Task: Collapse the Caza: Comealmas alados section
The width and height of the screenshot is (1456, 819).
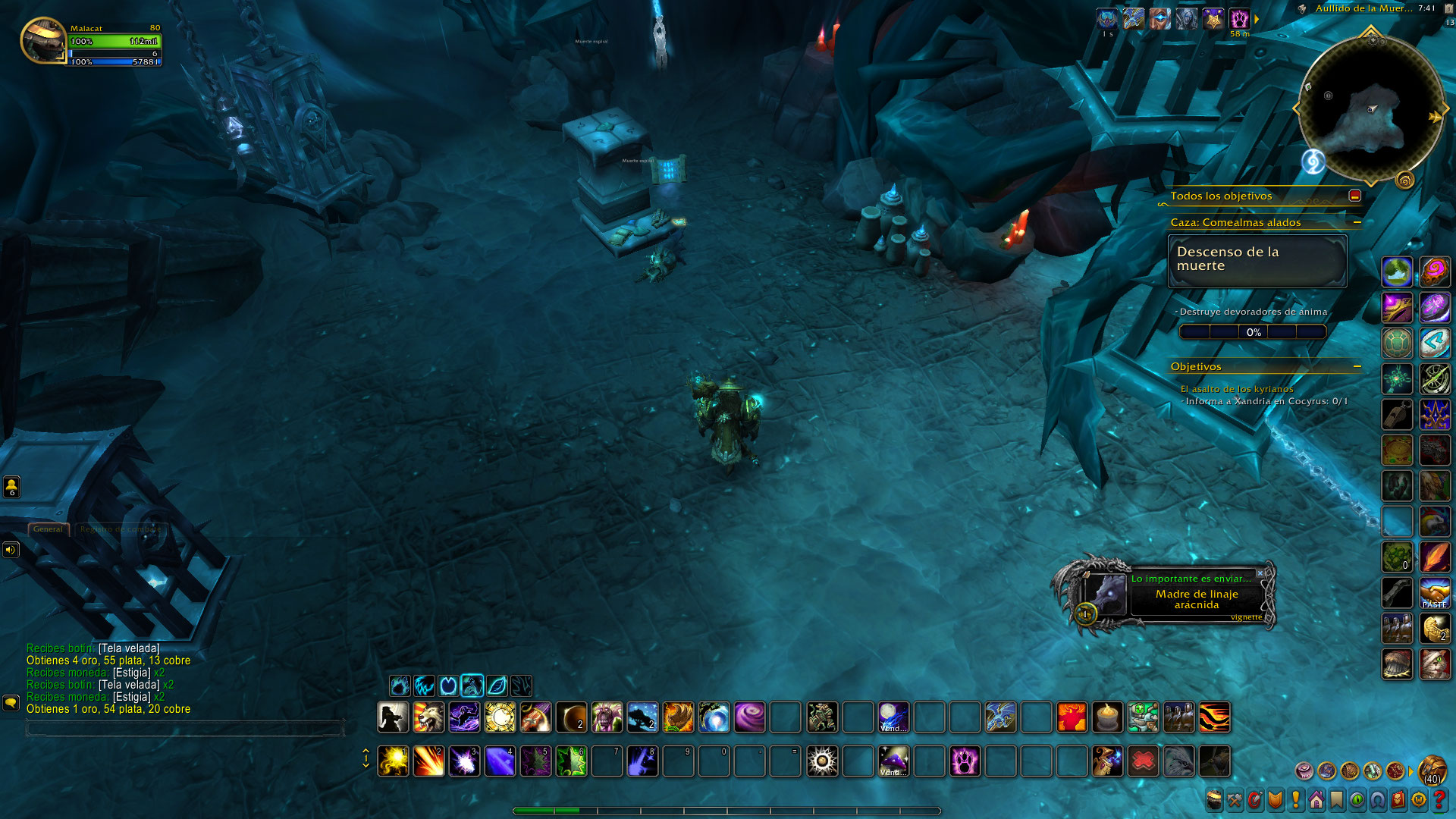Action: pos(1357,222)
